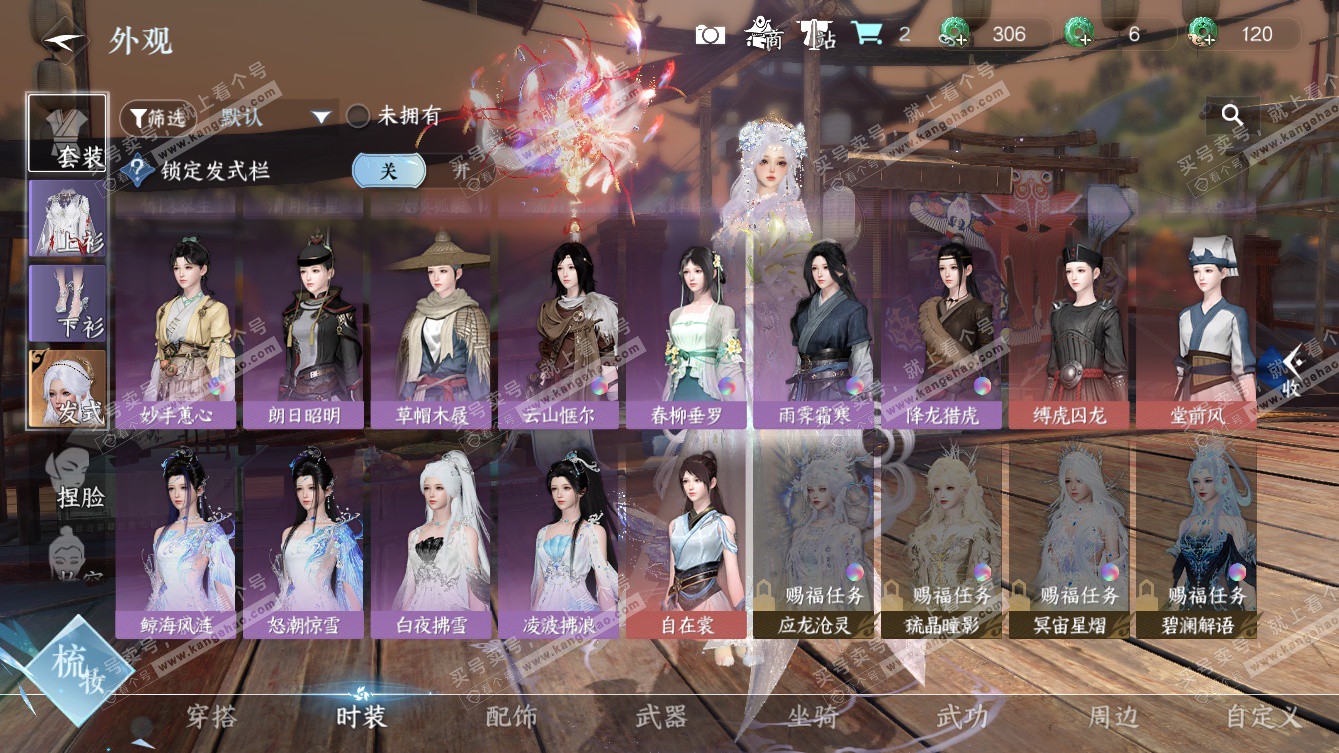The height and width of the screenshot is (753, 1339).
Task: Open the camera photo mode icon
Action: tap(710, 35)
